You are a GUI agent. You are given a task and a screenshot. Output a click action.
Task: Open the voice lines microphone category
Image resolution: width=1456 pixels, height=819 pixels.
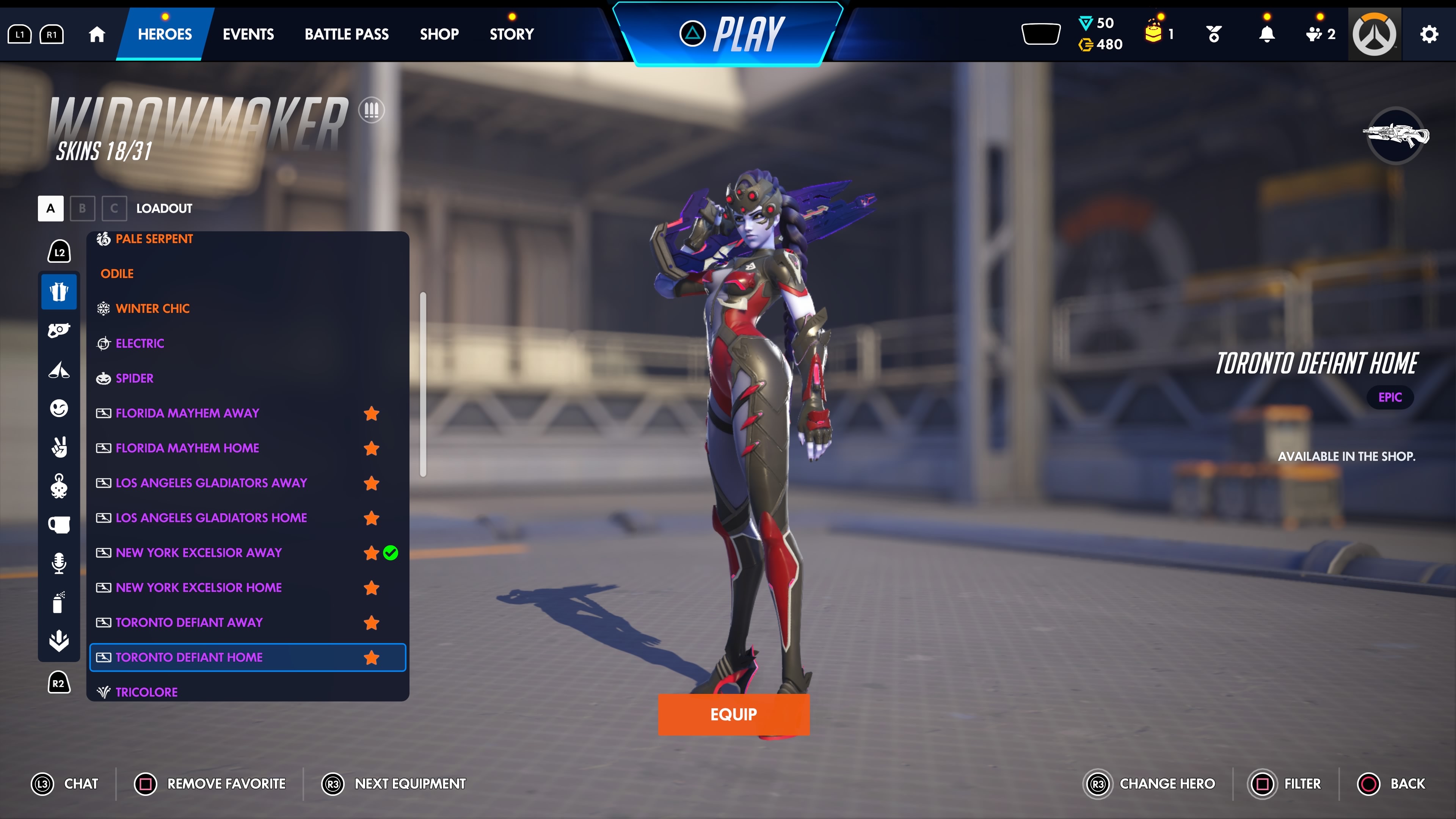59,563
